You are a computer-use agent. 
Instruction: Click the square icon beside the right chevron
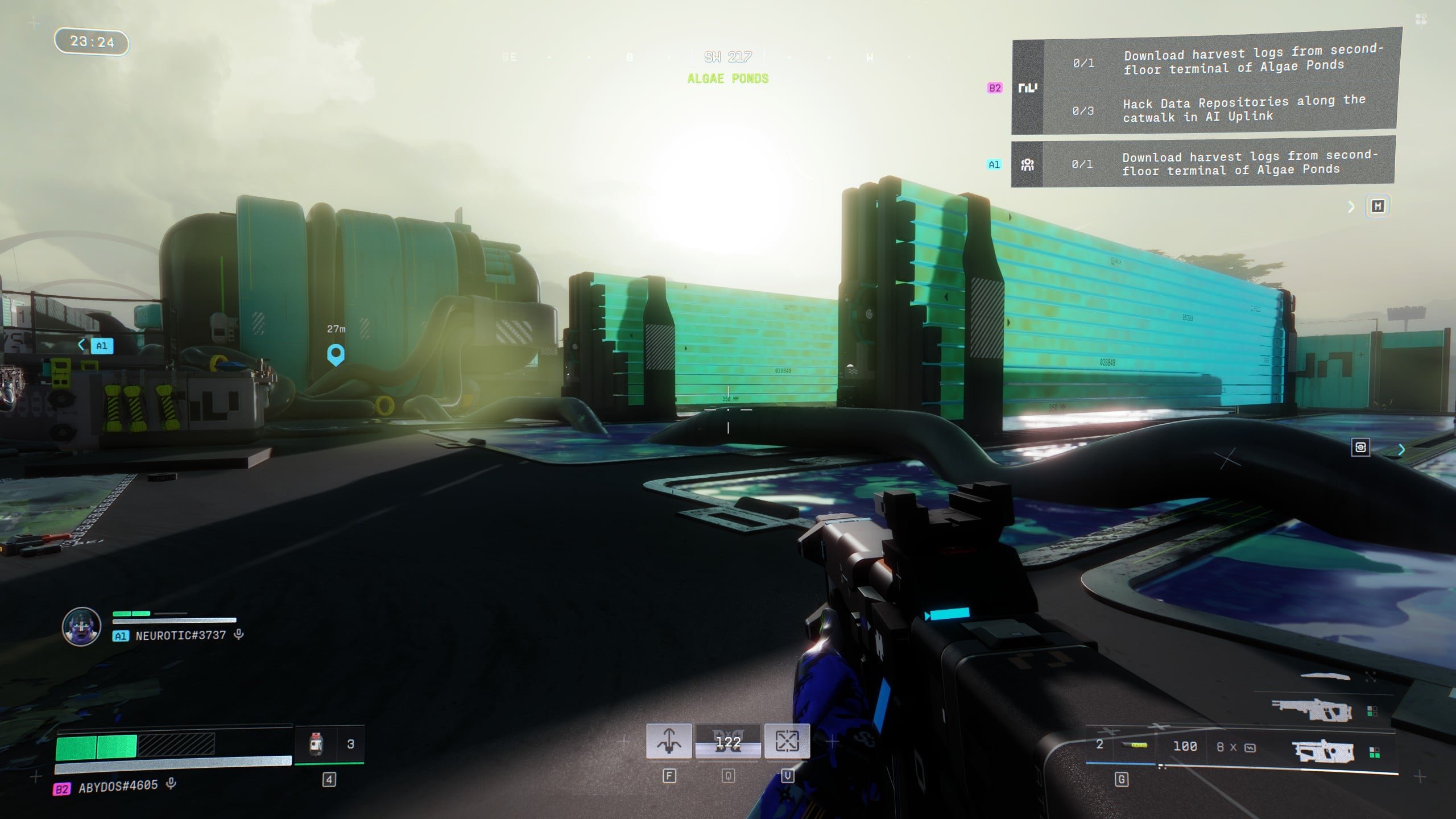pyautogui.click(x=1360, y=447)
